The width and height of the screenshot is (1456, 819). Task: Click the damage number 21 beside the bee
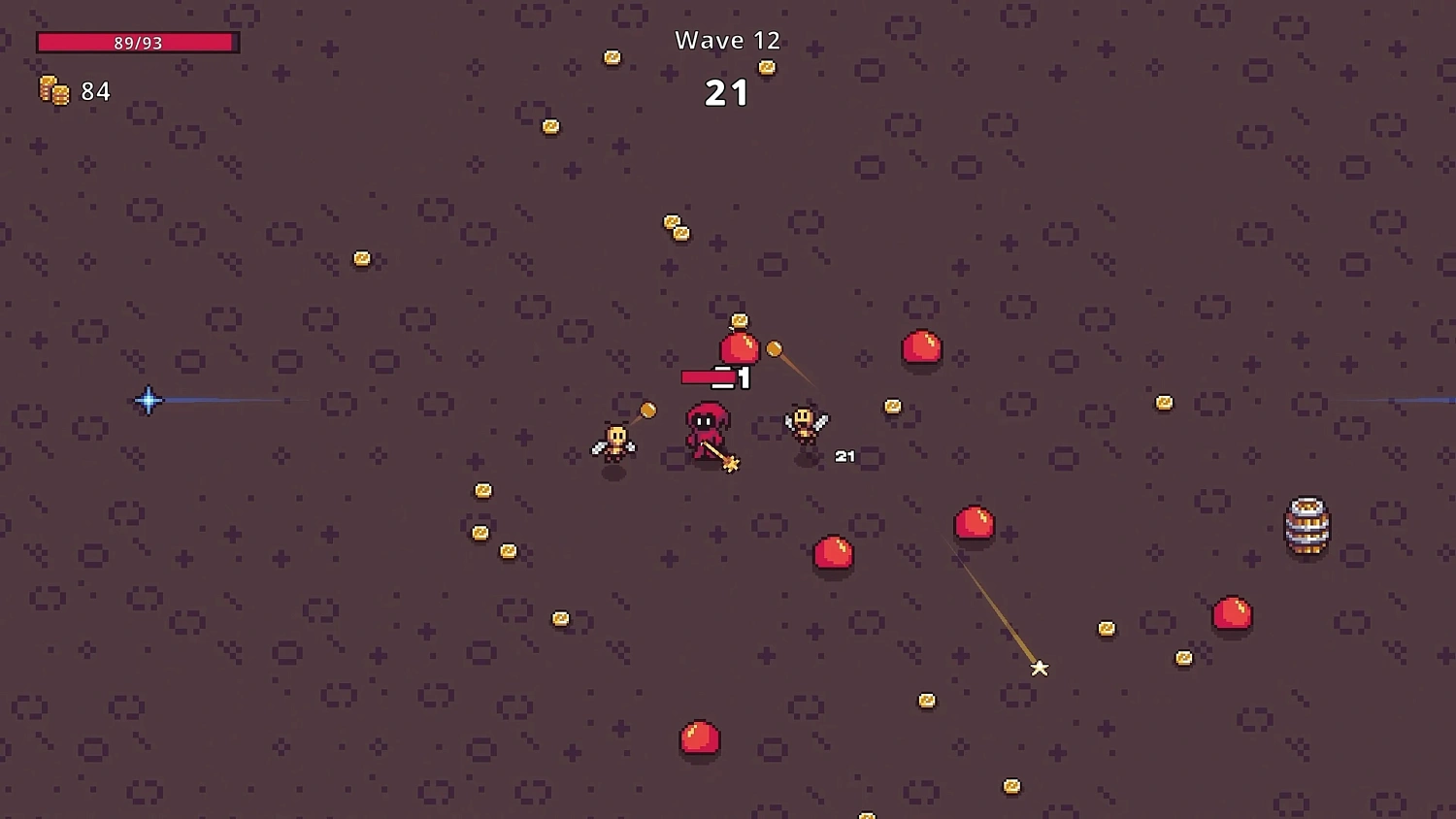tap(844, 455)
